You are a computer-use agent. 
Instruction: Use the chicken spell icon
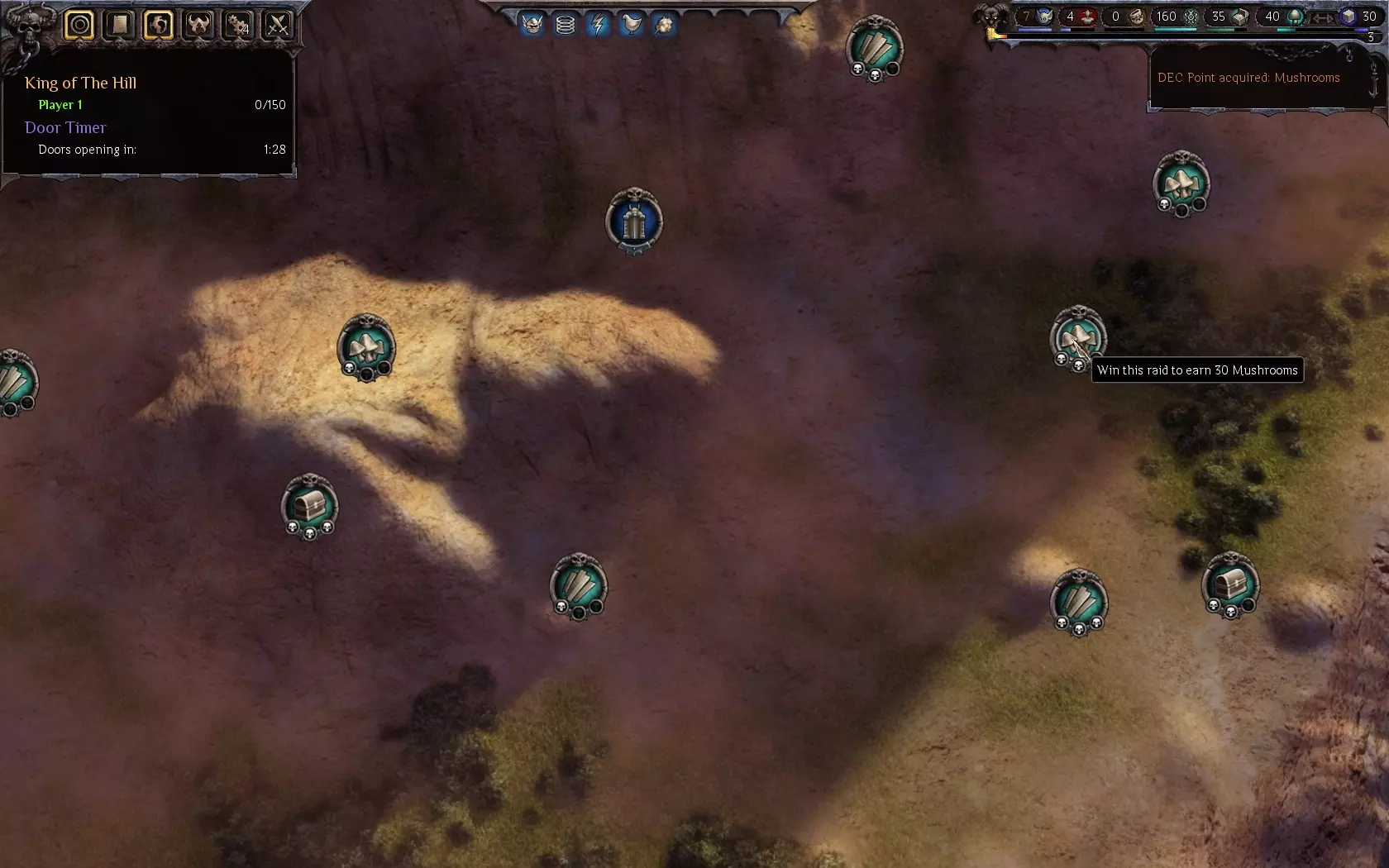point(631,25)
